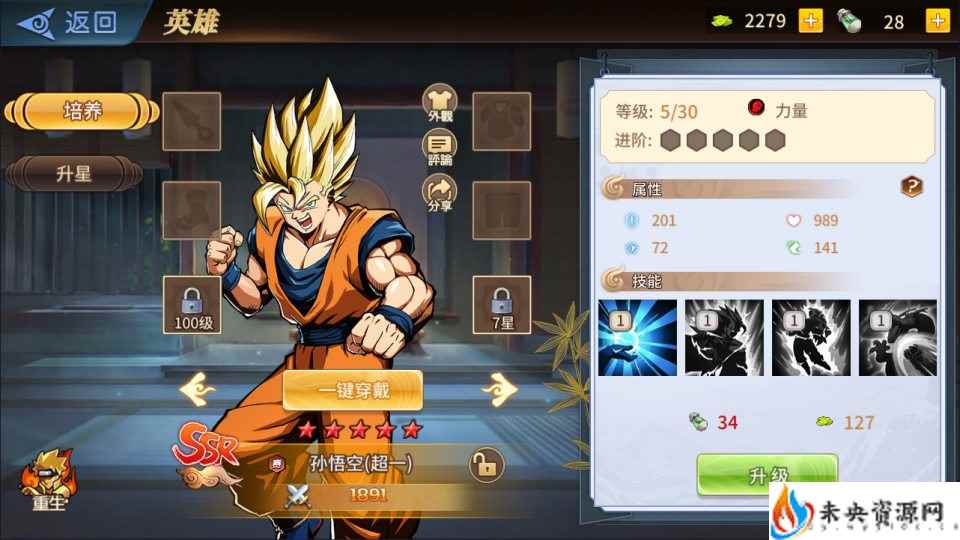Select the 100级 locked equipment slot

[192, 304]
